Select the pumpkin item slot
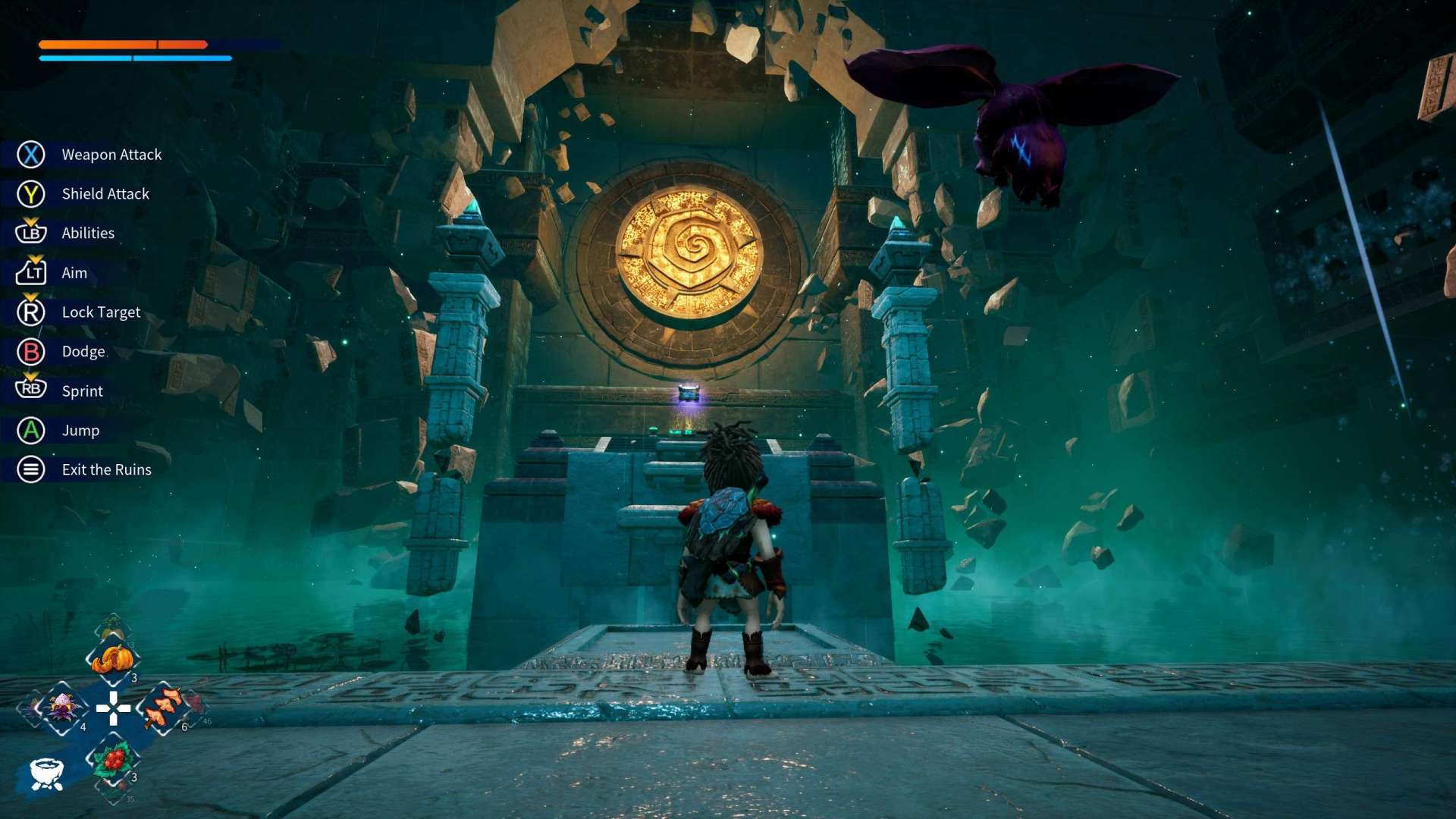1456x819 pixels. pos(112,660)
